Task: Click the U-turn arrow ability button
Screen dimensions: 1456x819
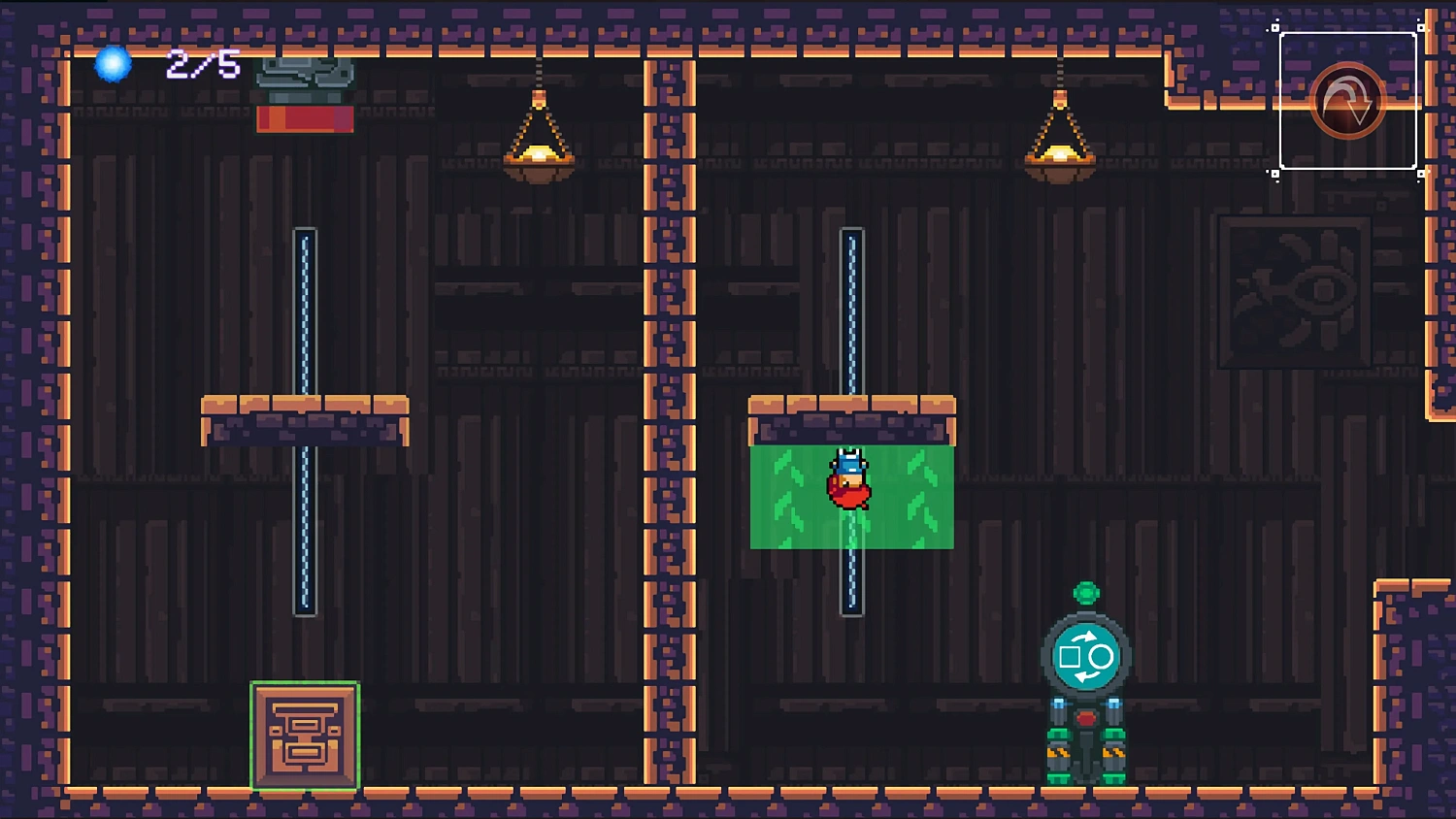Action: click(1346, 99)
